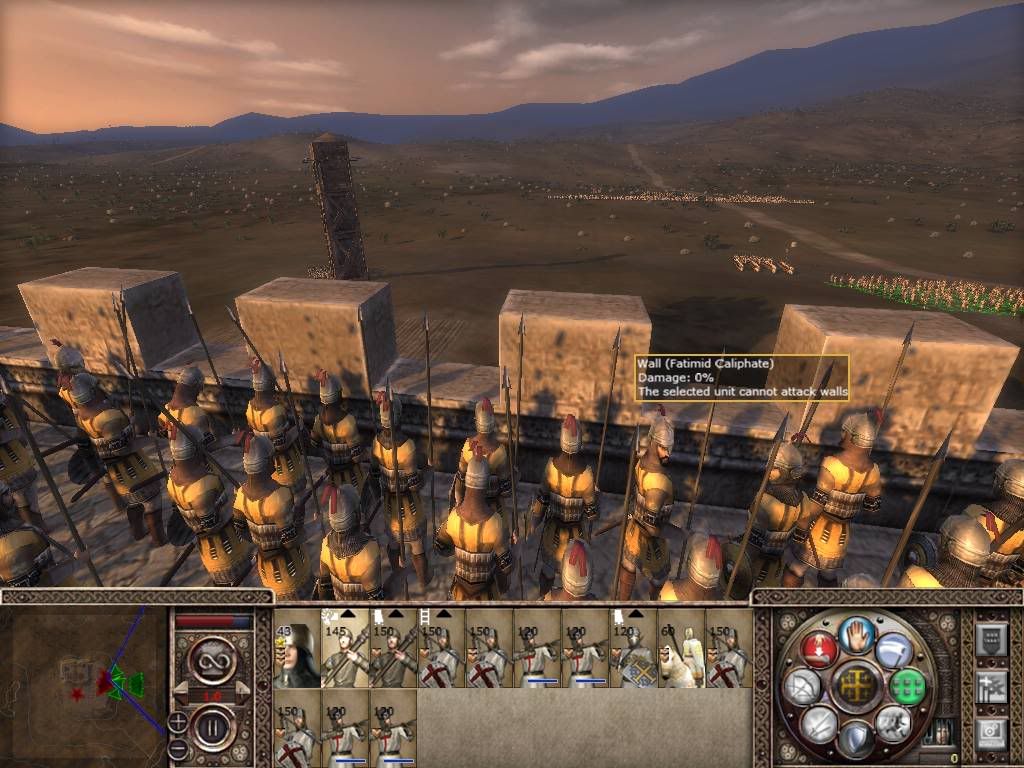Increase battle speed with the right arrow
1024x768 pixels.
point(242,693)
